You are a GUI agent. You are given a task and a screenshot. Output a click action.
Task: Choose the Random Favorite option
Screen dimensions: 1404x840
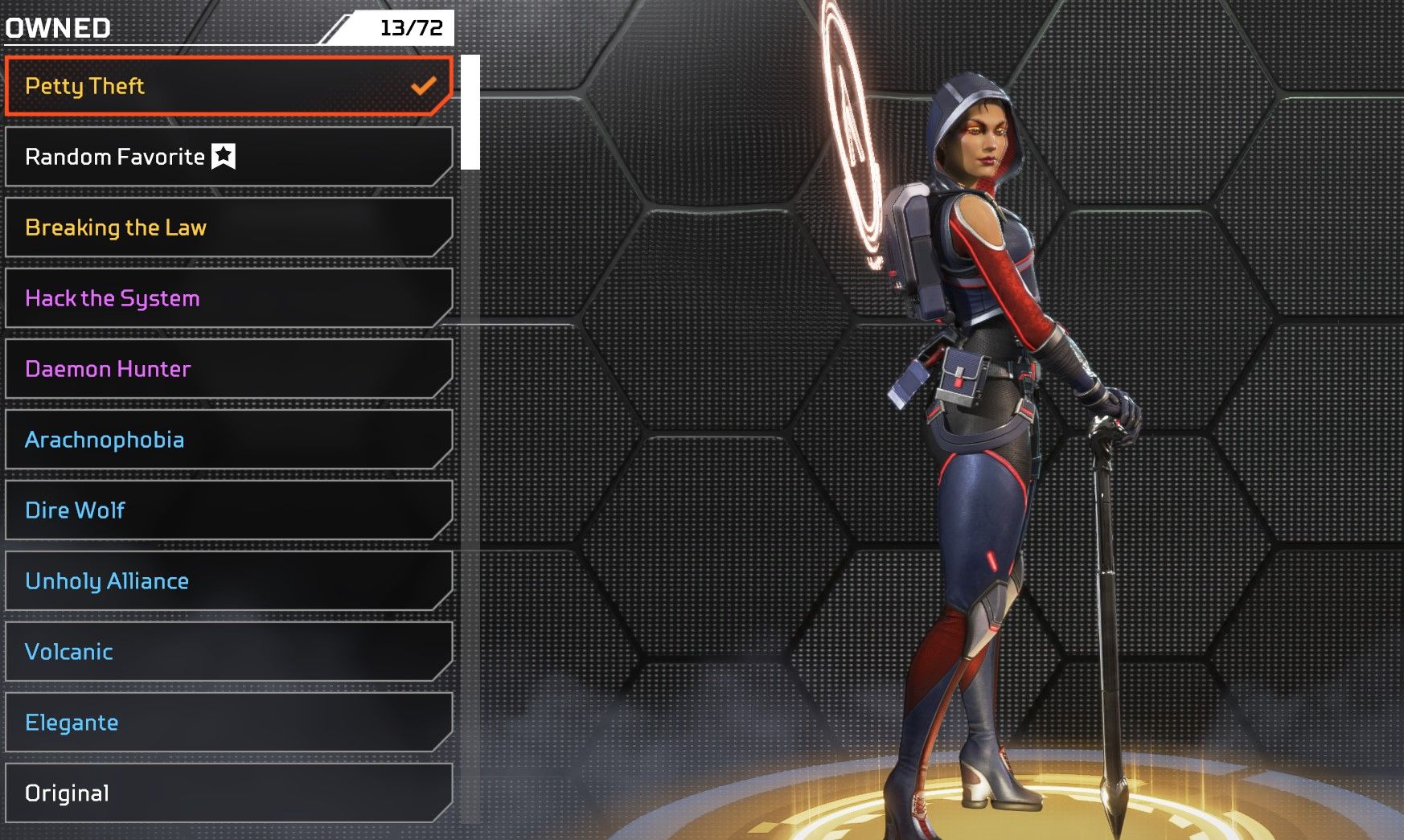click(228, 157)
